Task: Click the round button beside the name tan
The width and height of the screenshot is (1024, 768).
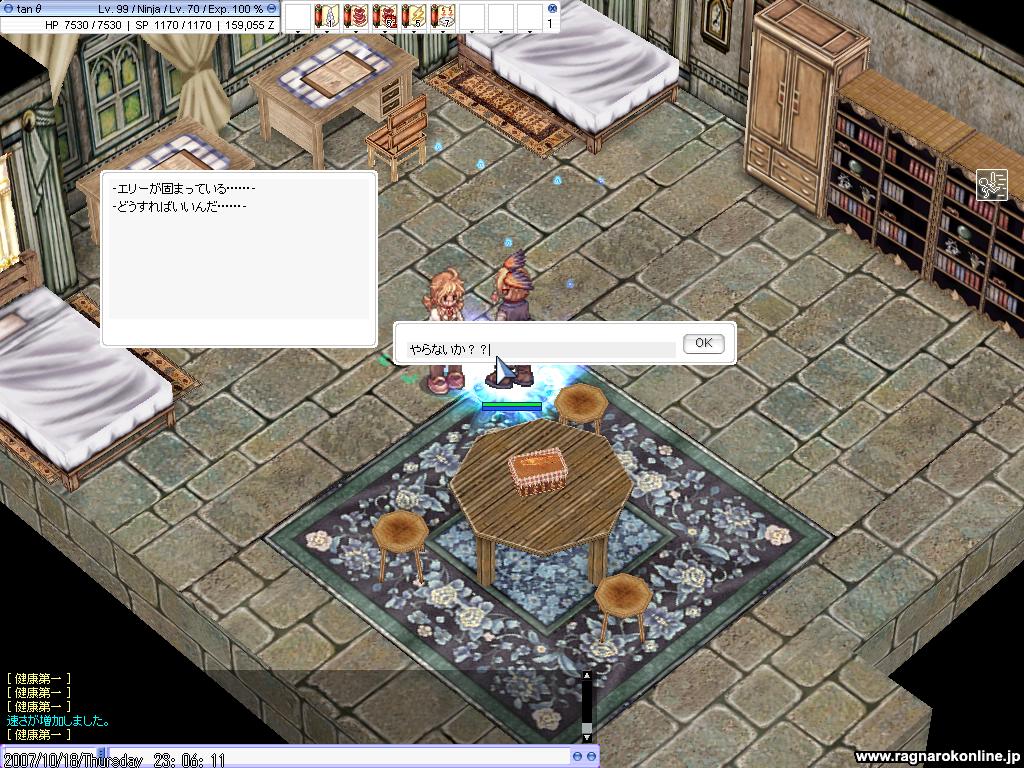Action: (9, 8)
